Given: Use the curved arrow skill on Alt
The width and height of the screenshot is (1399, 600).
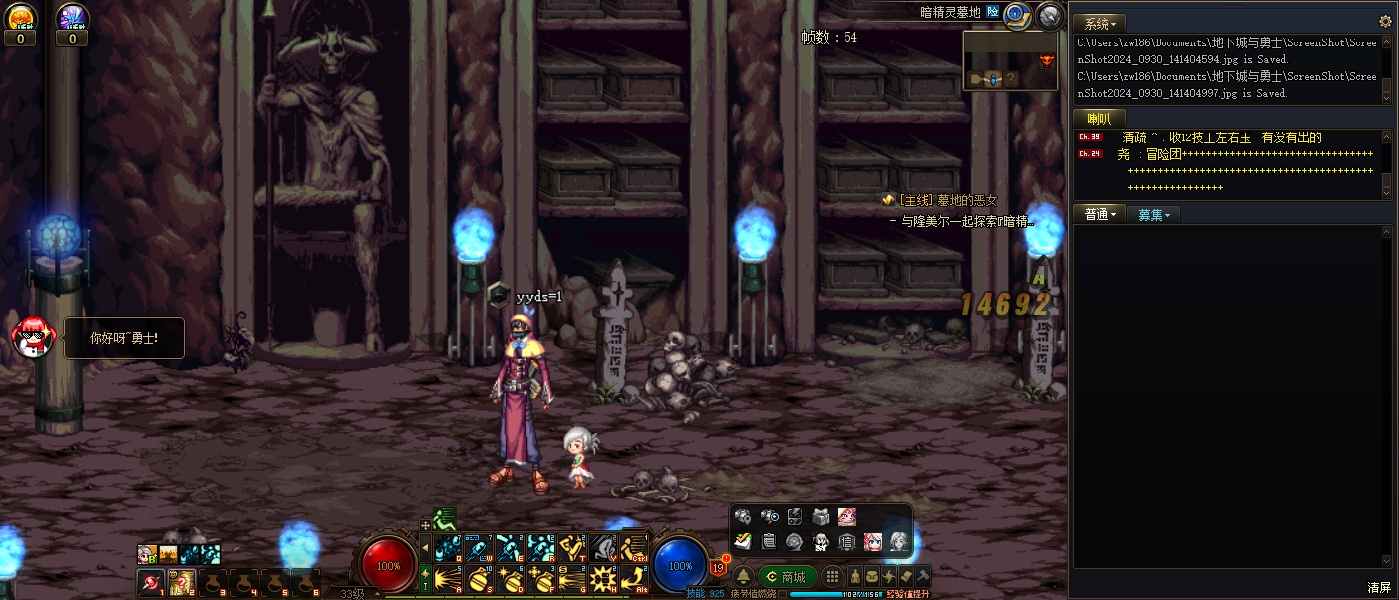Looking at the screenshot, I should point(632,579).
